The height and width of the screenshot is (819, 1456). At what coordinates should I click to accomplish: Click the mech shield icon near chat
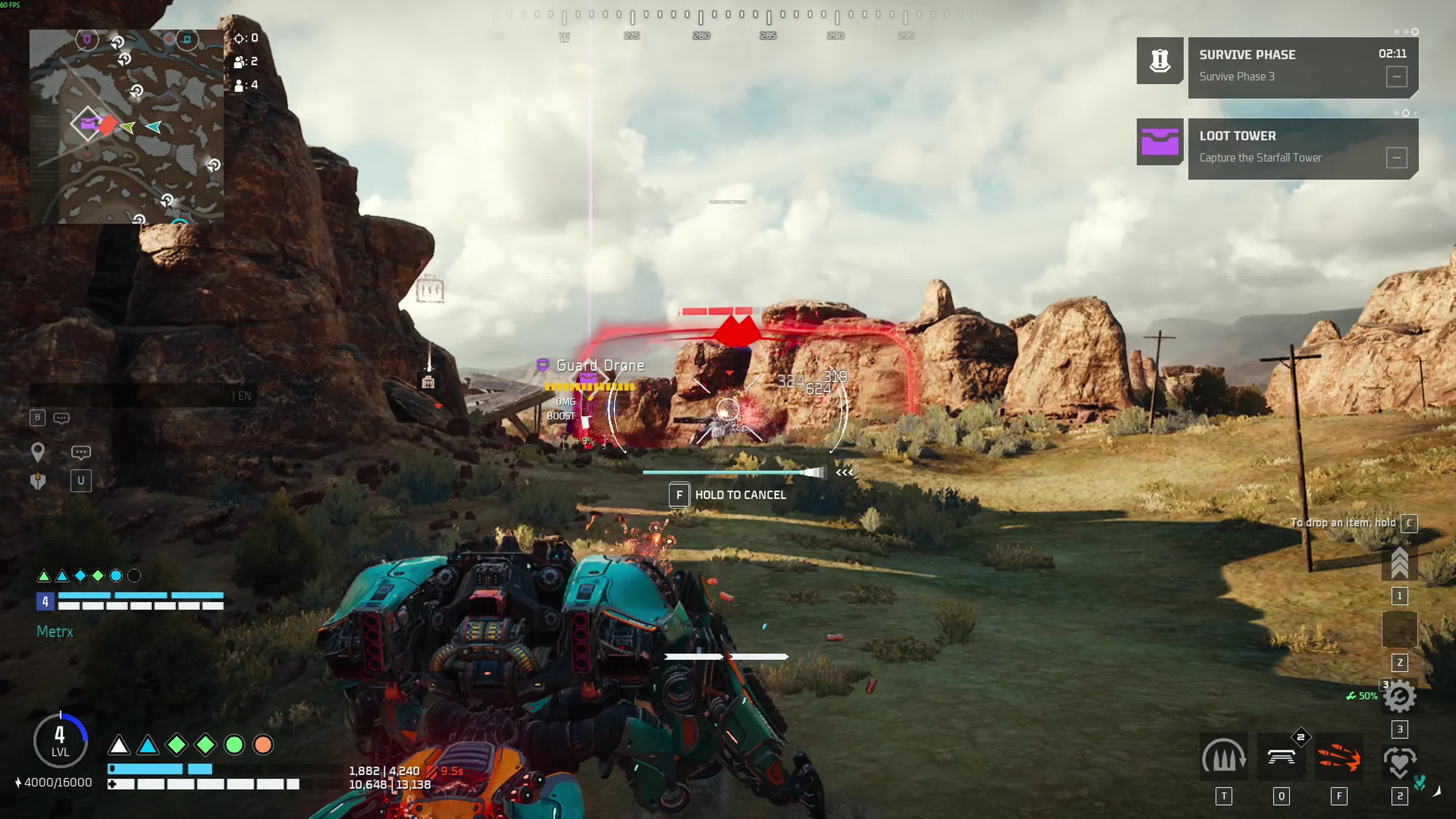38,481
